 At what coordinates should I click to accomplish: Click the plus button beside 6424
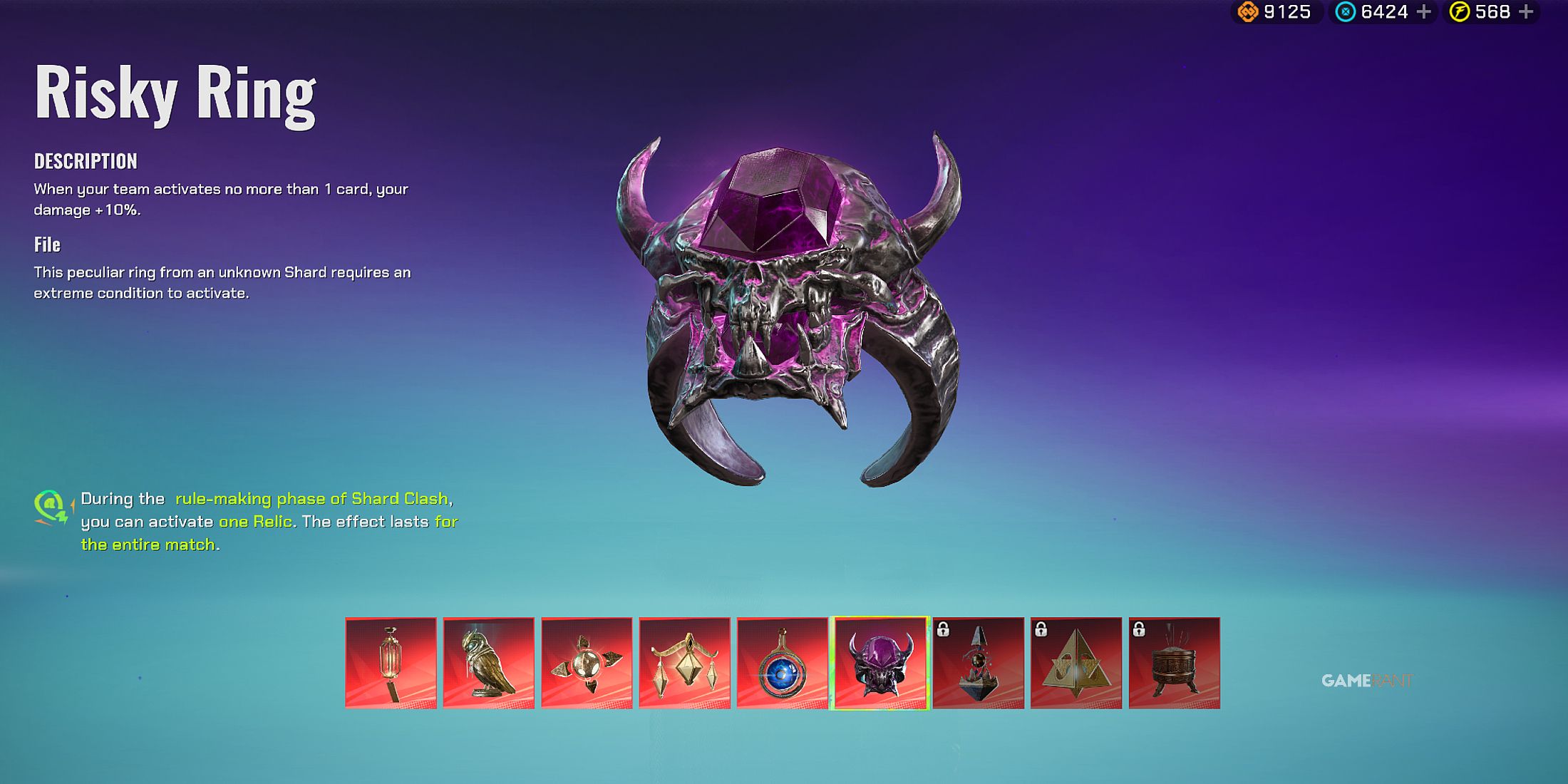click(1423, 12)
